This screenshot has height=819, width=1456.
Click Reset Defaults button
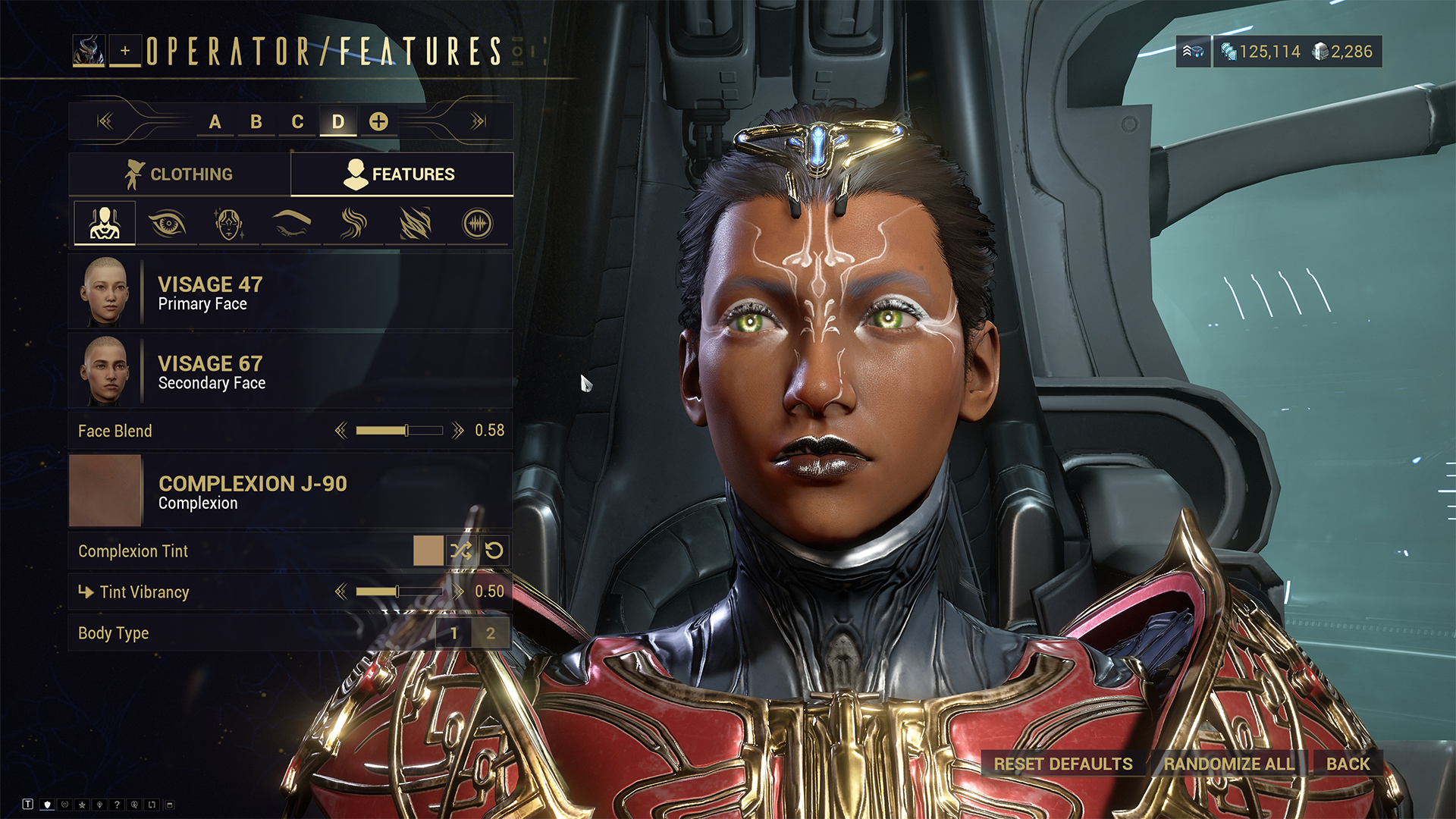point(1063,764)
